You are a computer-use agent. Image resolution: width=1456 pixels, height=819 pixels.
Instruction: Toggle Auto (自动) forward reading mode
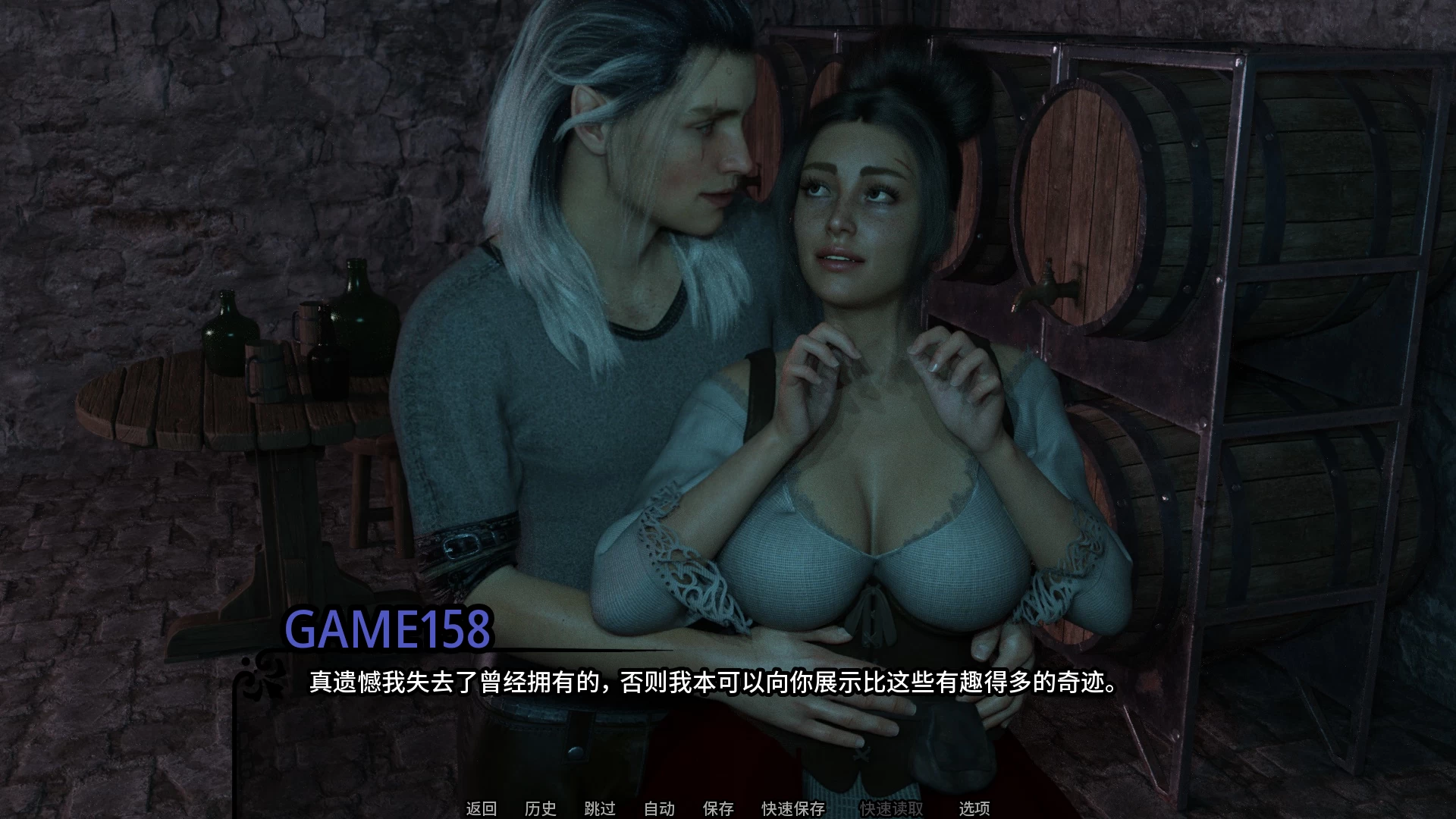(661, 809)
